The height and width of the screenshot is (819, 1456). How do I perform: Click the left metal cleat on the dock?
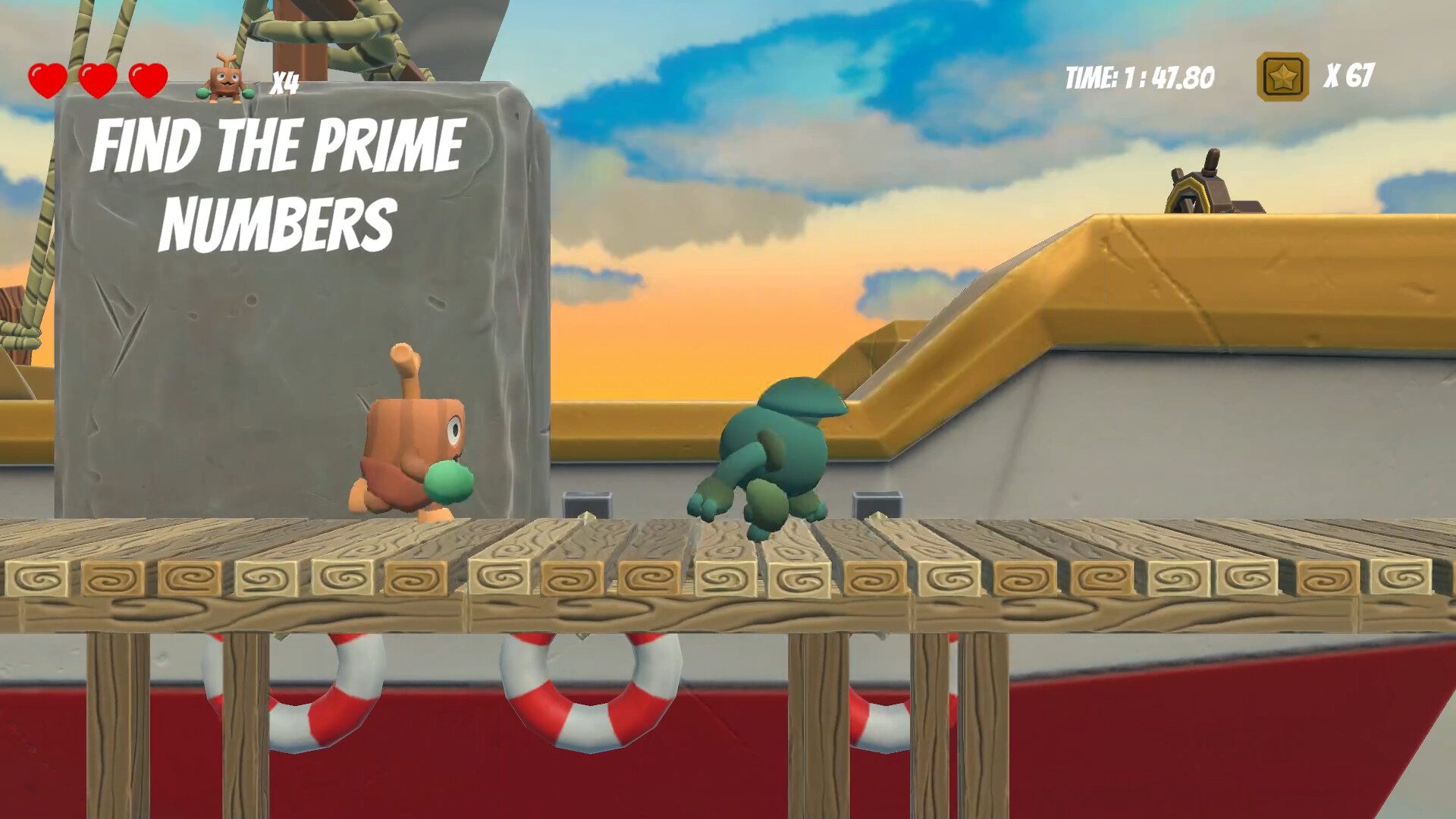point(585,504)
